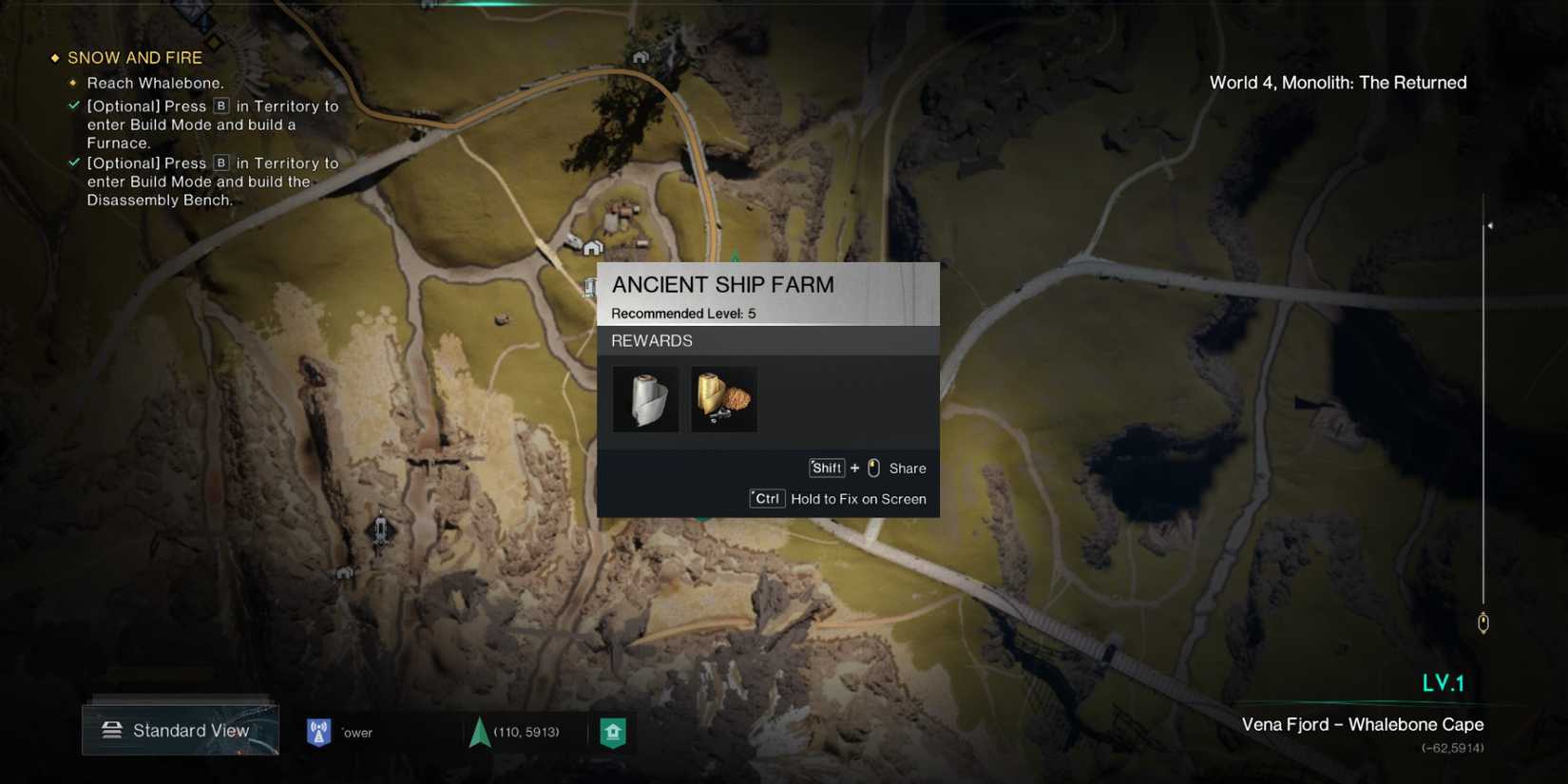Check the Disassembly Bench objective checkmark
The height and width of the screenshot is (784, 1568).
coord(74,163)
